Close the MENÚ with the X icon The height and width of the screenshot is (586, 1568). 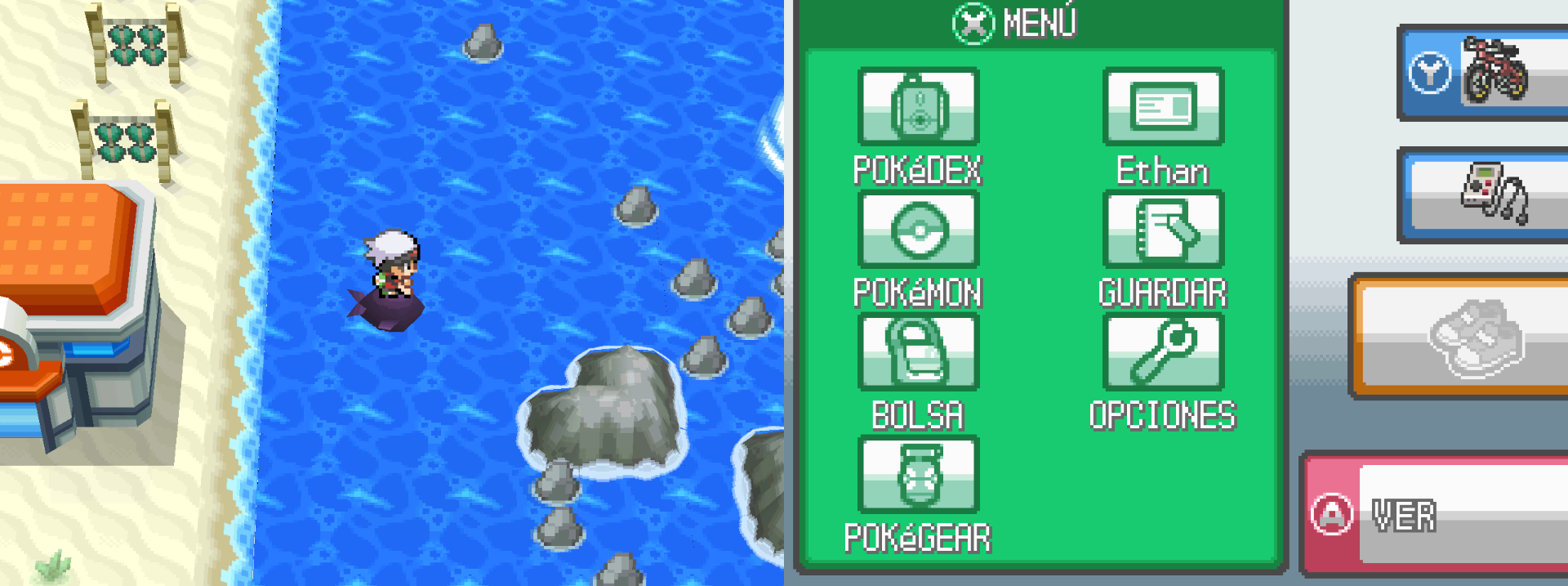(973, 23)
